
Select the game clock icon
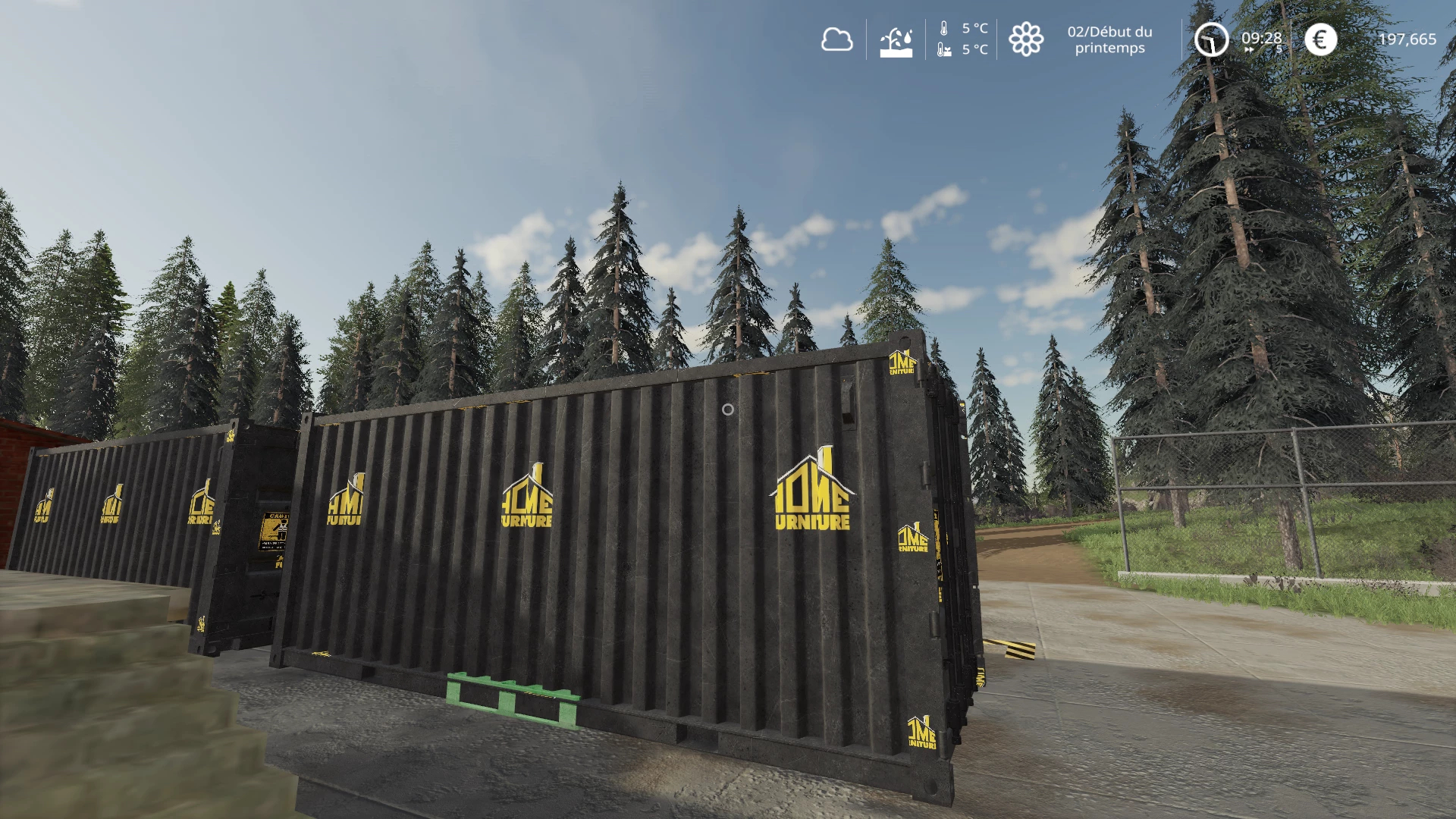(x=1210, y=39)
